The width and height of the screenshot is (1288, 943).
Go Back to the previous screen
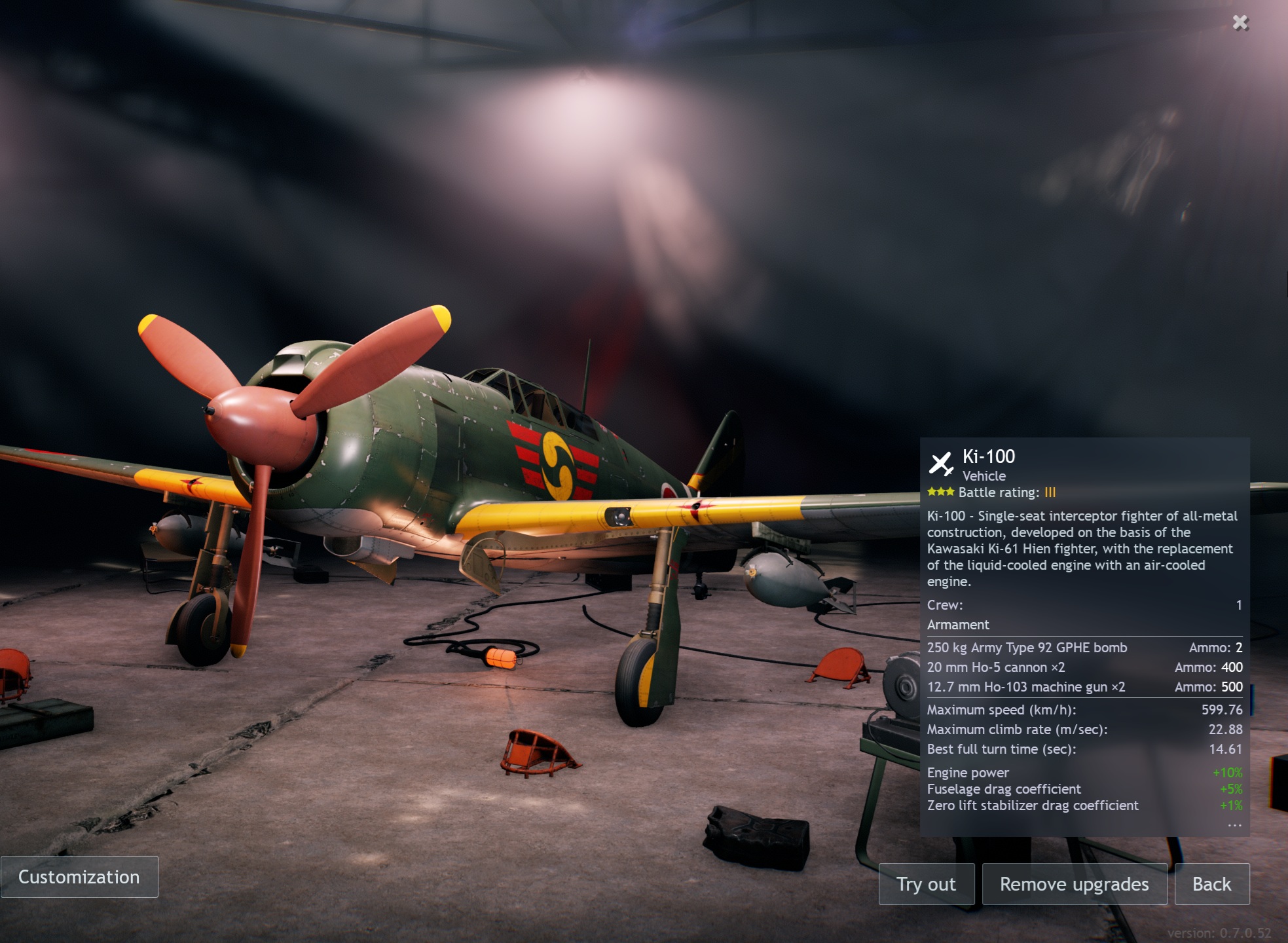[x=1211, y=884]
